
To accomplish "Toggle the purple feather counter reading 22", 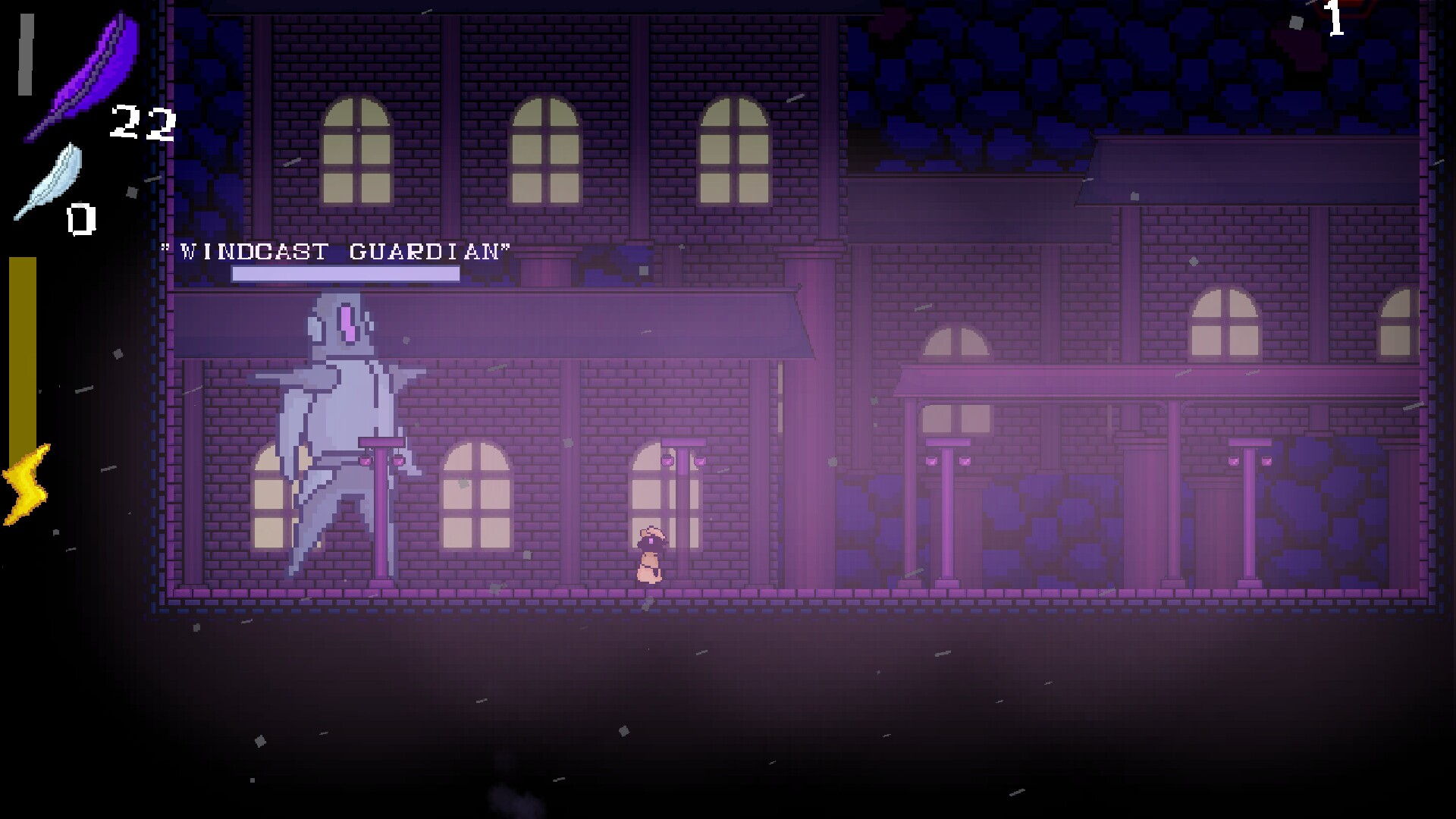I will (143, 121).
